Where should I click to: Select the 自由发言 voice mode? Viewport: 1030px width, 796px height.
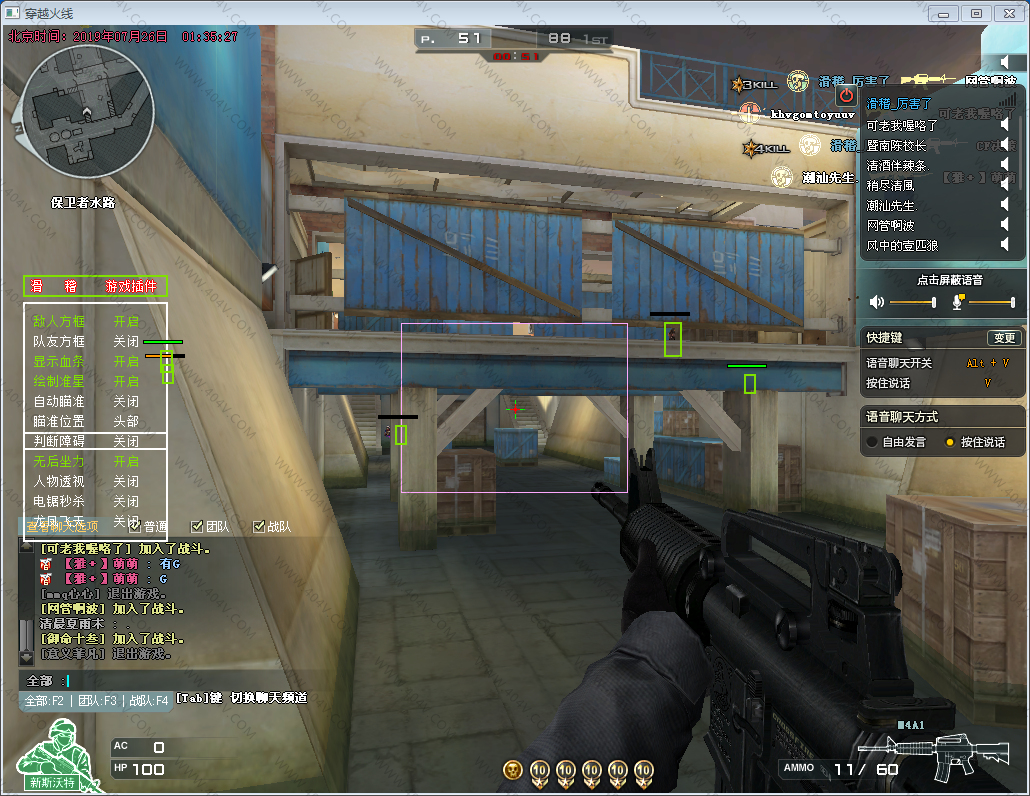(x=872, y=442)
